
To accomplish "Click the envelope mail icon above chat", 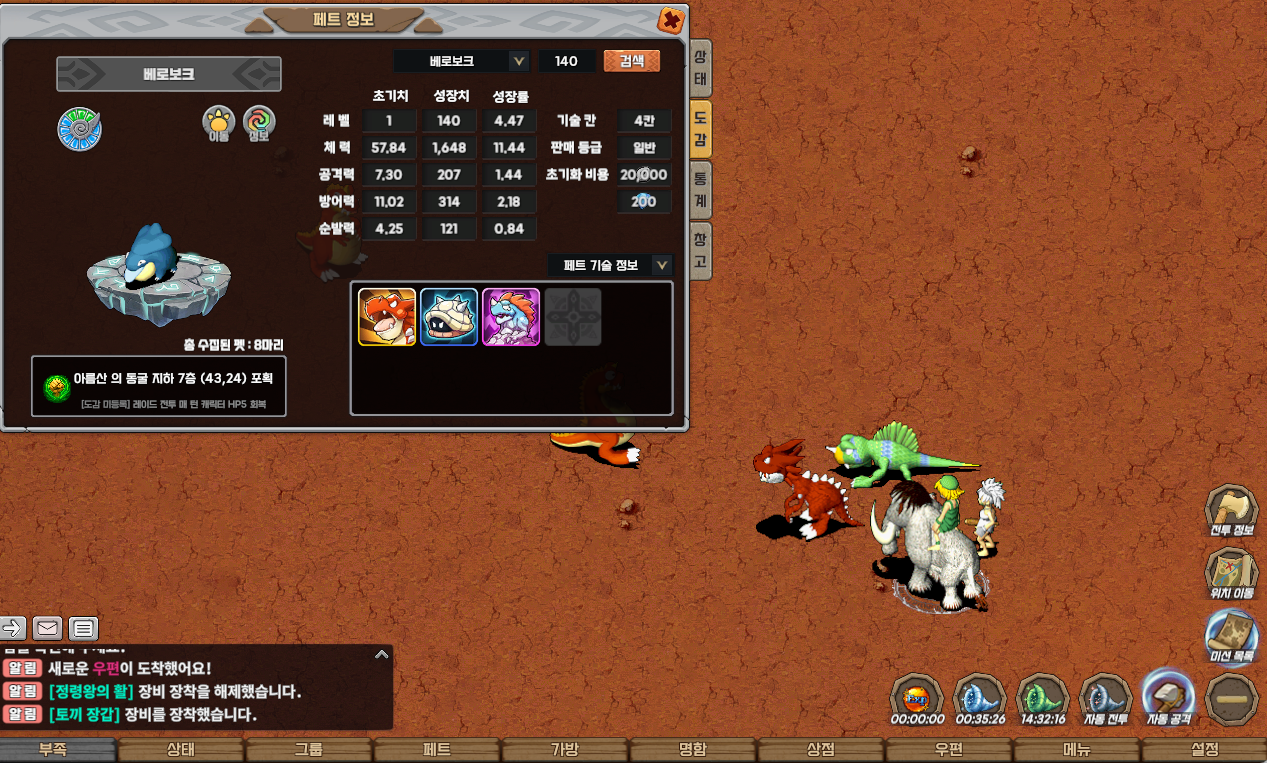I will [47, 628].
